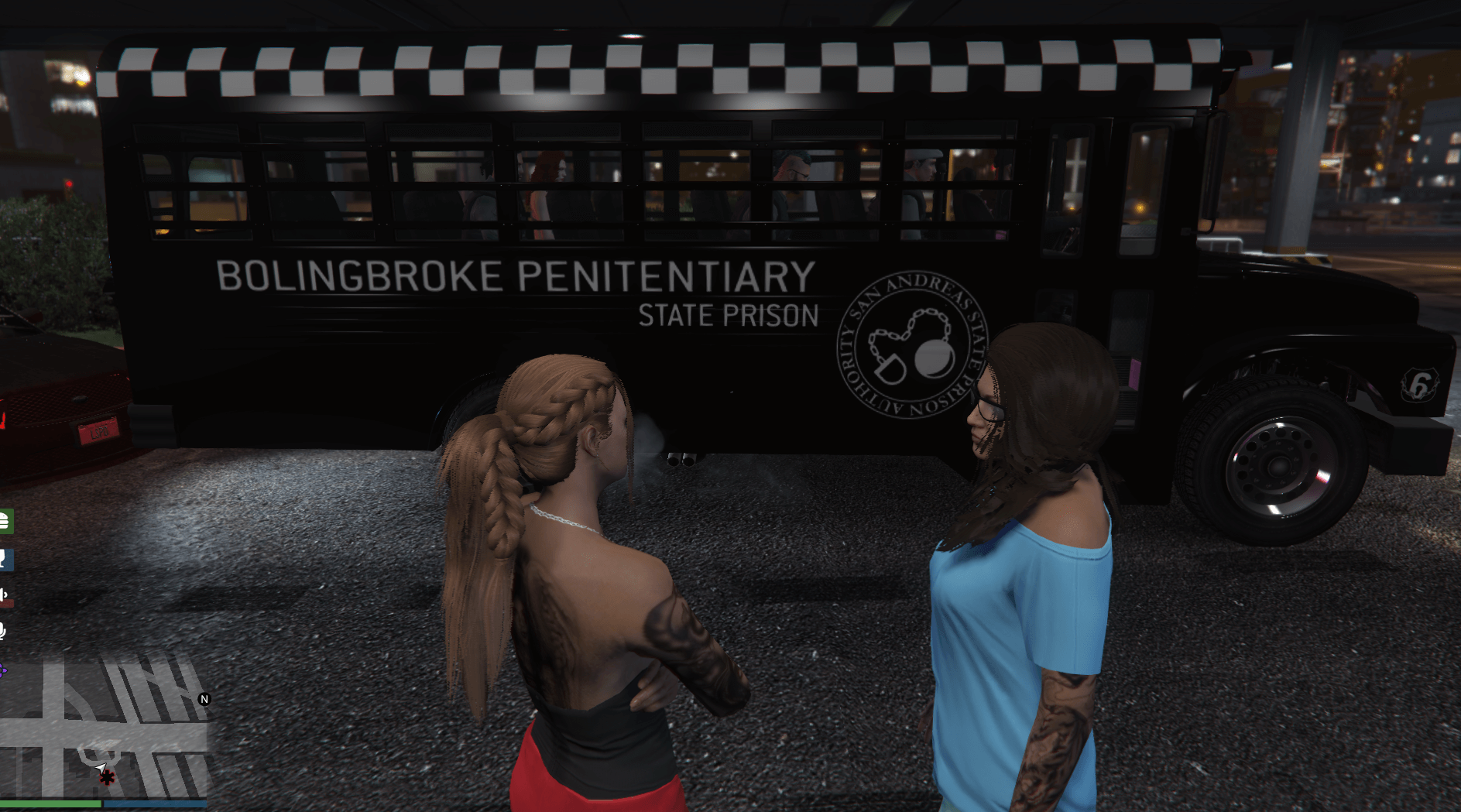Click the black medical cross blip on minimap
The width and height of the screenshot is (1461, 812).
tap(107, 776)
